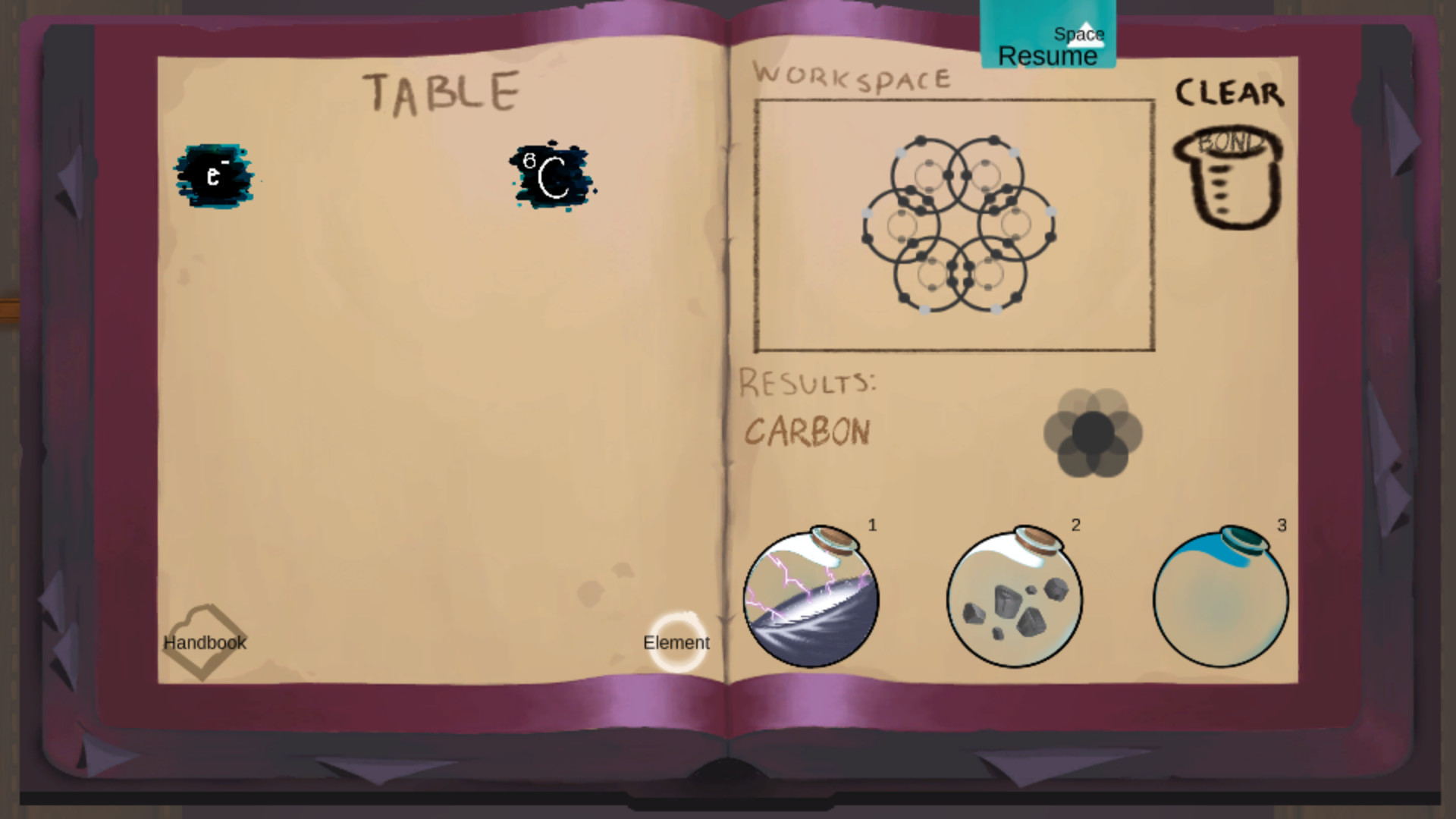Click the WORKSPACE page heading
The height and width of the screenshot is (819, 1456).
pyautogui.click(x=852, y=76)
